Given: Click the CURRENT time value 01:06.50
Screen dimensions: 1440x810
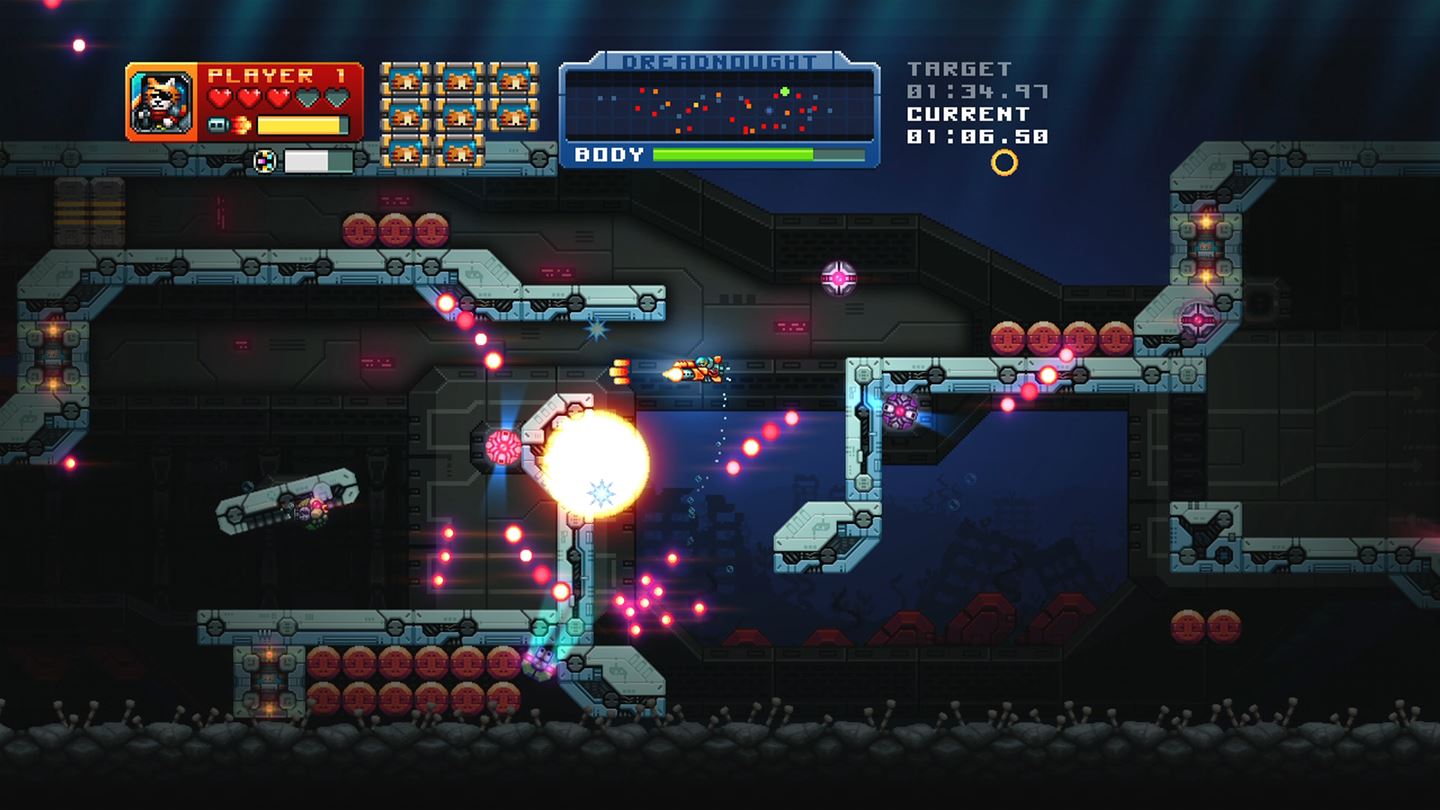Looking at the screenshot, I should (x=978, y=135).
